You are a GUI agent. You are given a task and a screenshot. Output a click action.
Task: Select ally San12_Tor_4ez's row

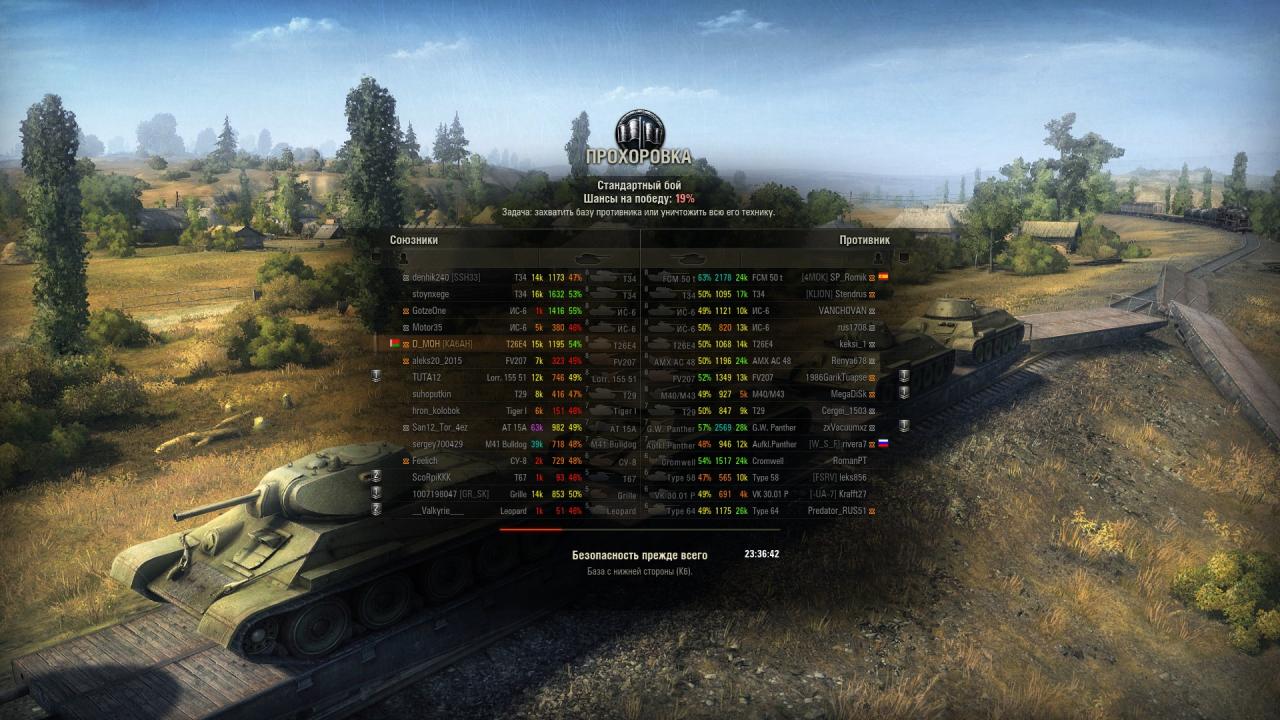(440, 427)
